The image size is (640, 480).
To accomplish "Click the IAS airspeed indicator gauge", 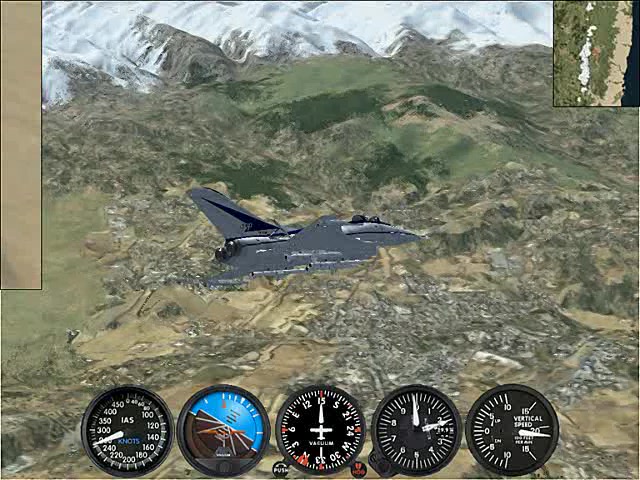I will click(127, 431).
